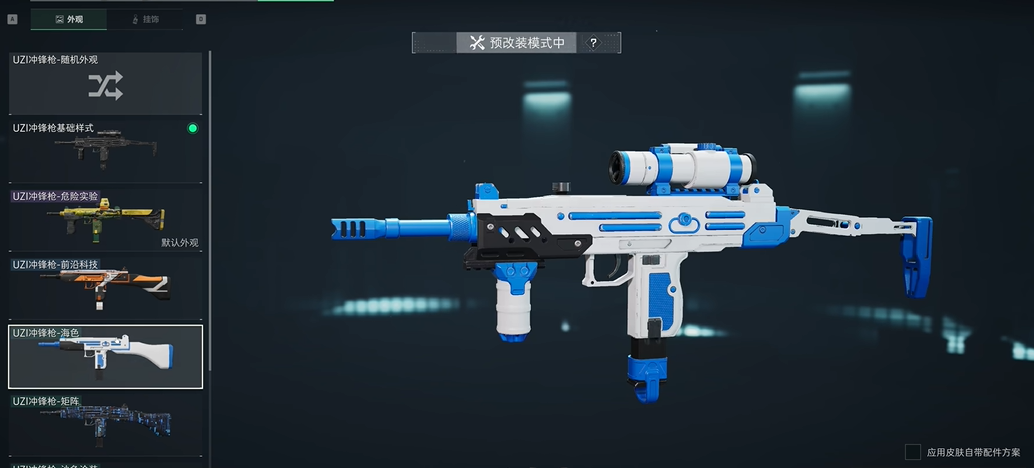
Task: Select the UZI冲锋枪-危险实验 skin
Action: tap(105, 218)
